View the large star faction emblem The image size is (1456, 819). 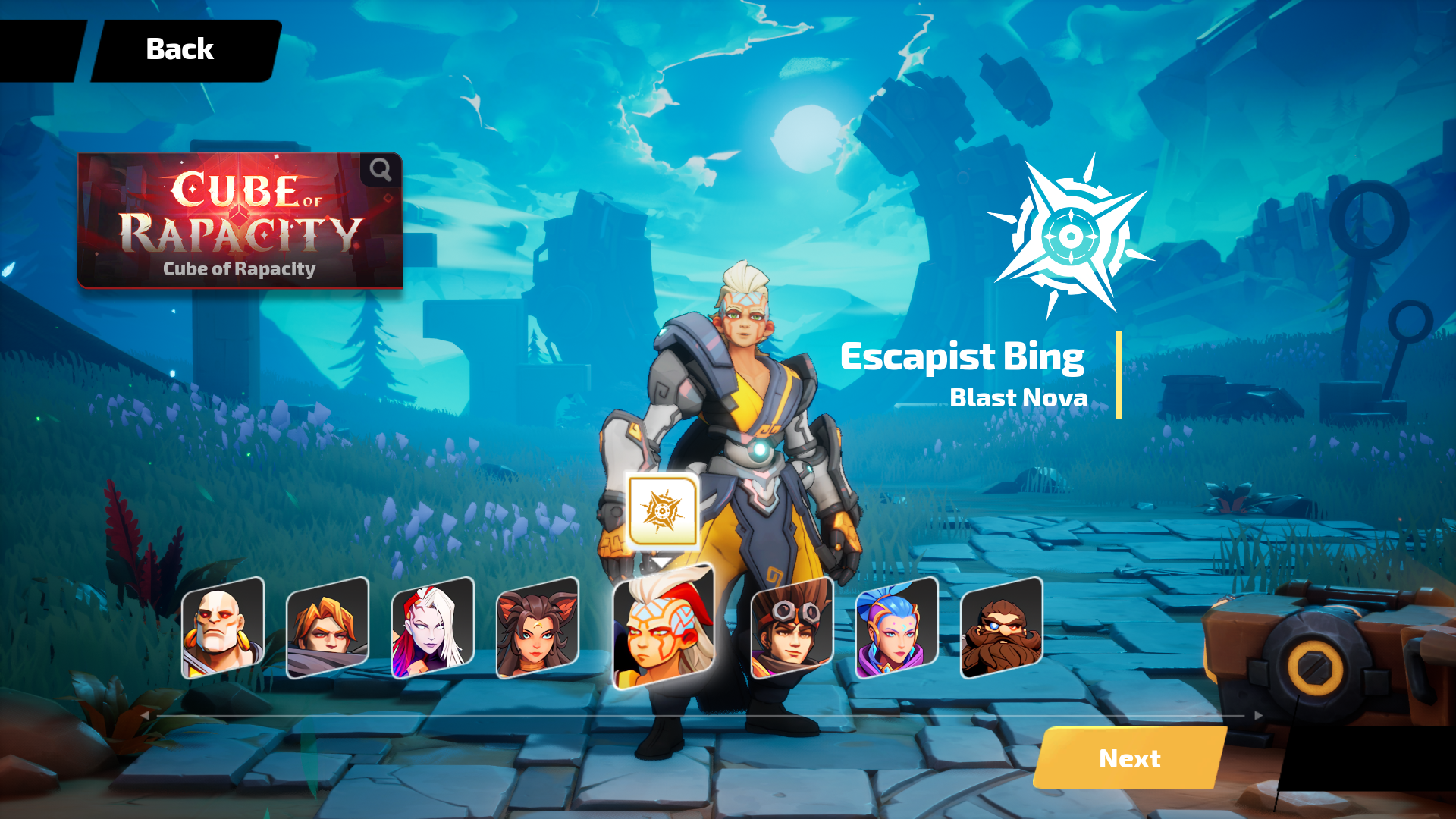tap(1072, 234)
